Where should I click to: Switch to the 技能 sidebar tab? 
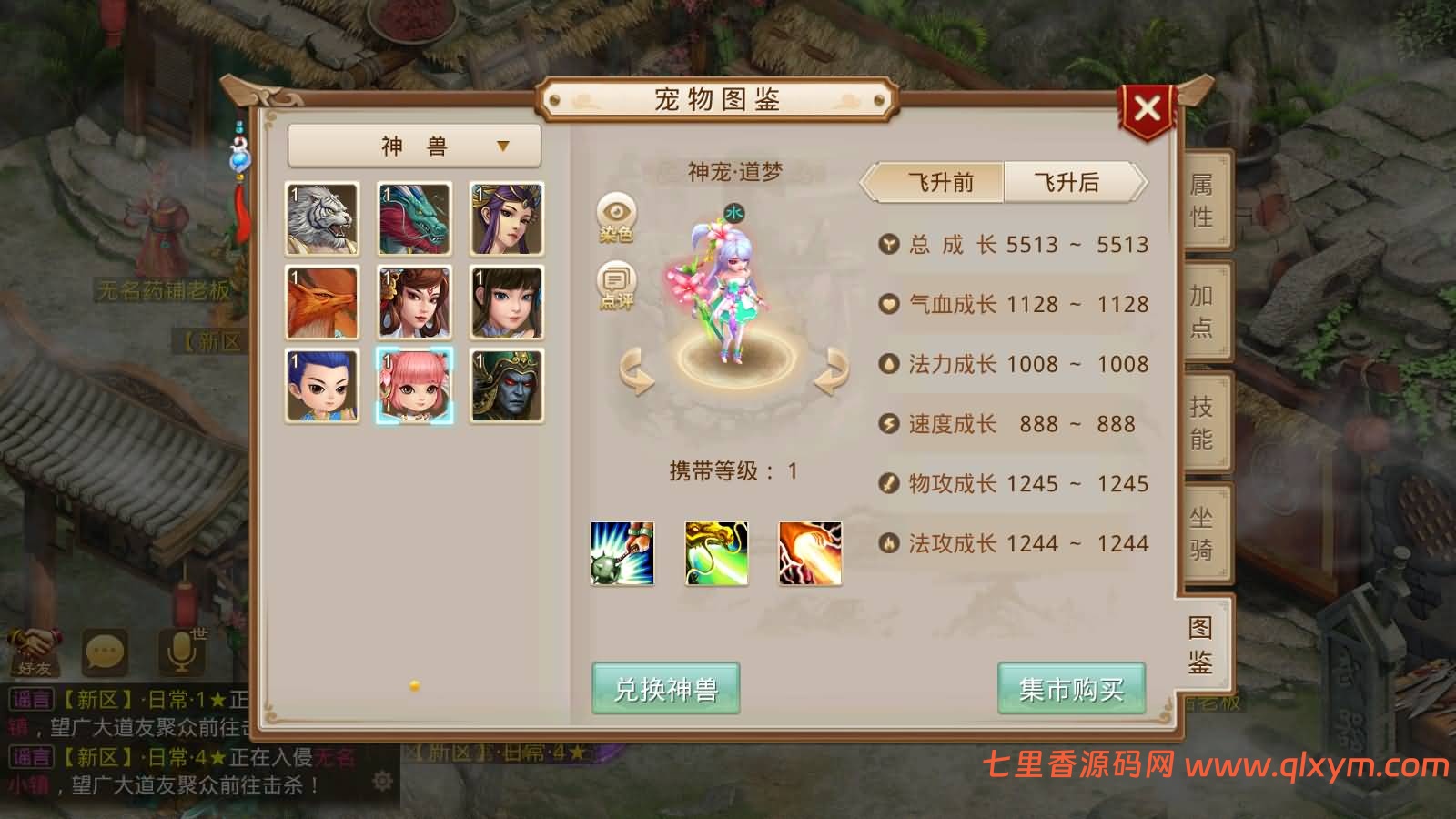[1203, 423]
